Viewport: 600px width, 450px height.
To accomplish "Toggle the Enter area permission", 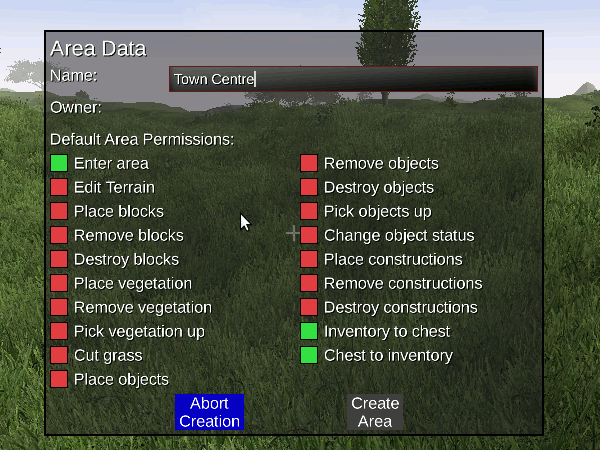I will pyautogui.click(x=59, y=163).
